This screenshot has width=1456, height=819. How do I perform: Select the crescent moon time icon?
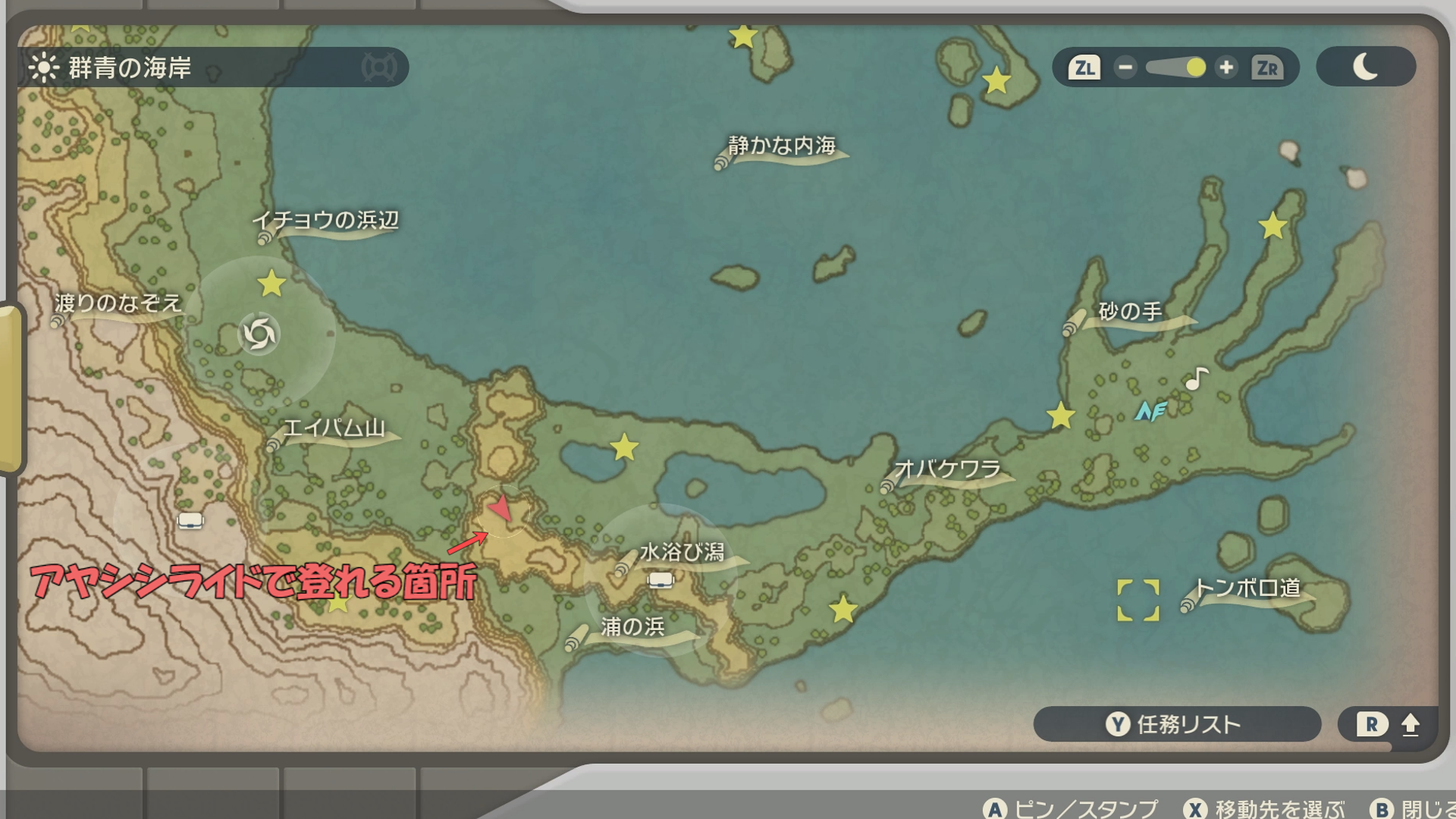1366,67
